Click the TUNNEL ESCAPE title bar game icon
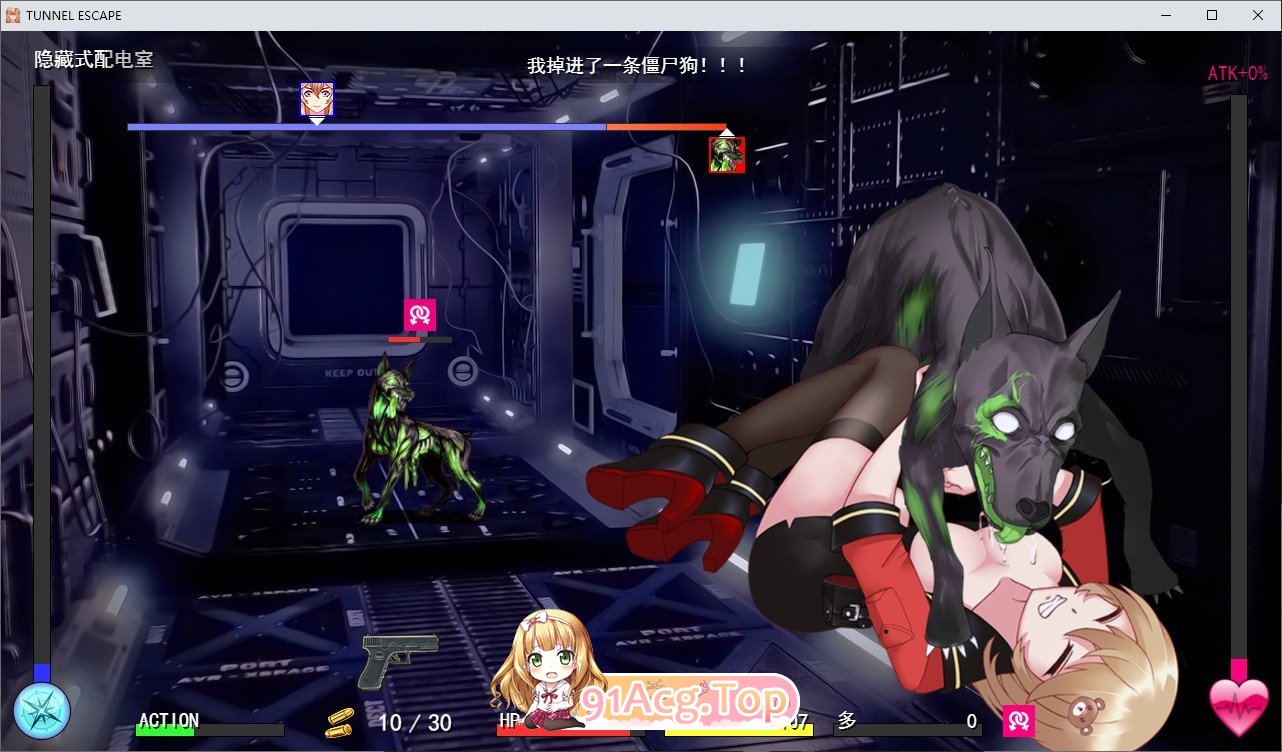1282x752 pixels. [x=14, y=14]
